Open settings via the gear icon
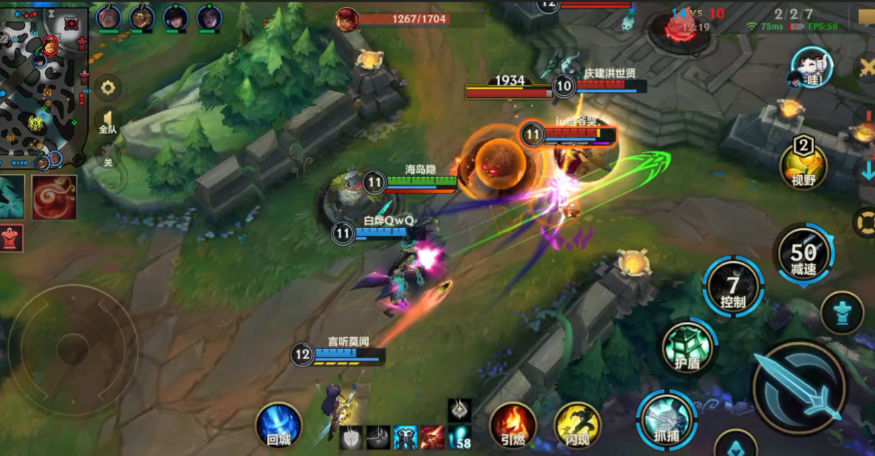 tap(107, 88)
